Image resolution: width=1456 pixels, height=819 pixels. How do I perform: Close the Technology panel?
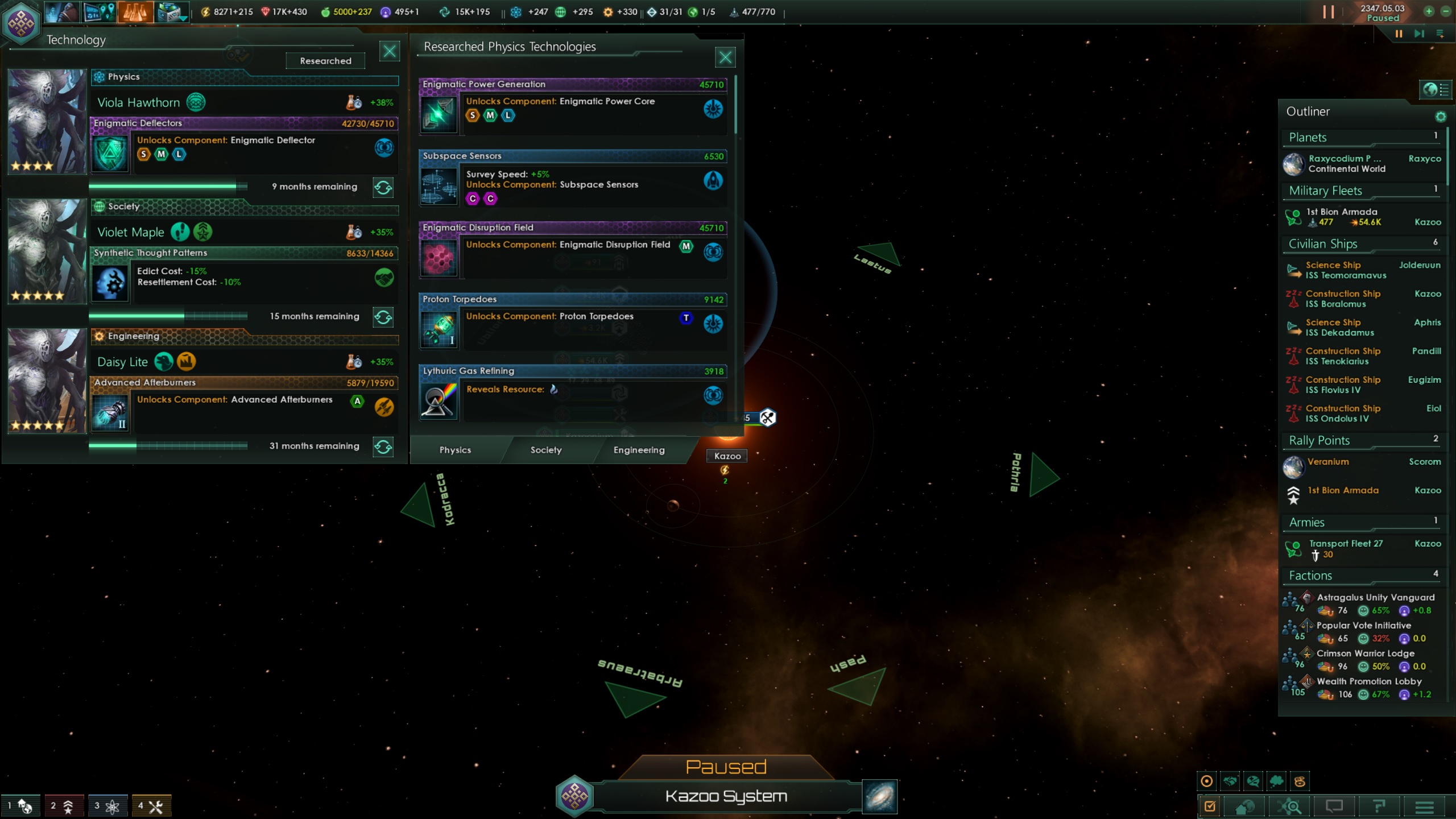coord(390,52)
